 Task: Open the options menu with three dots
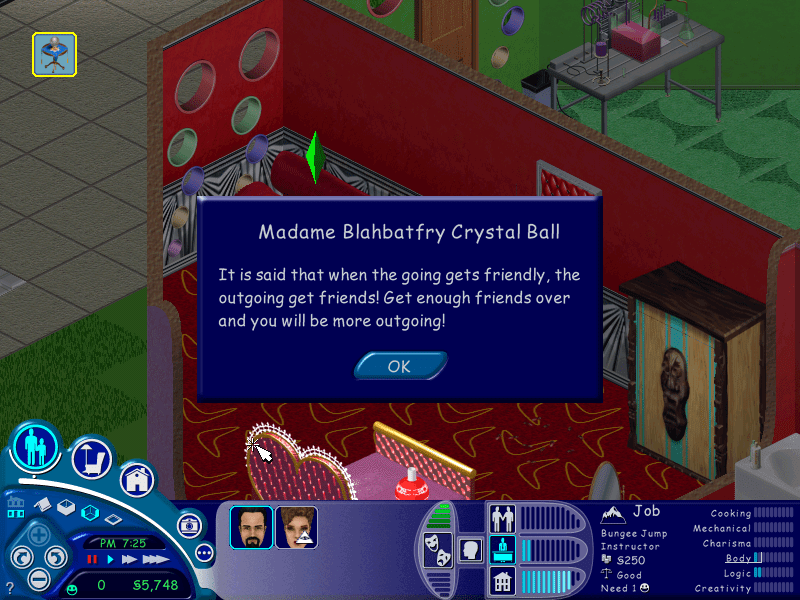pyautogui.click(x=205, y=552)
